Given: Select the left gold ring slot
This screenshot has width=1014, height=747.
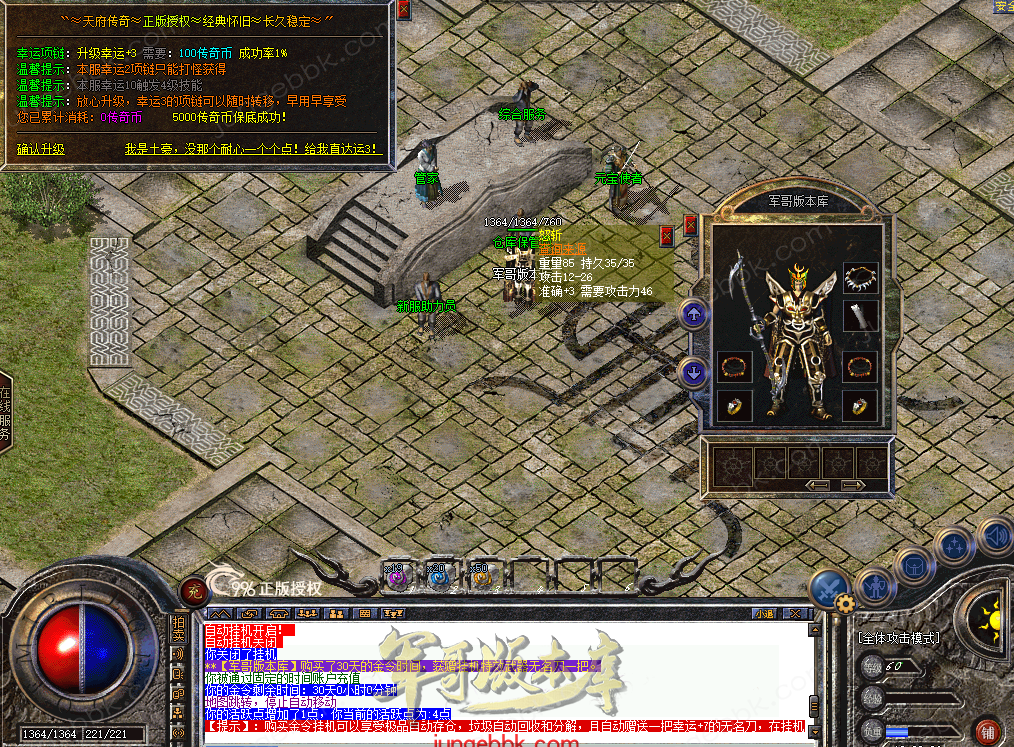Looking at the screenshot, I should coord(733,404).
